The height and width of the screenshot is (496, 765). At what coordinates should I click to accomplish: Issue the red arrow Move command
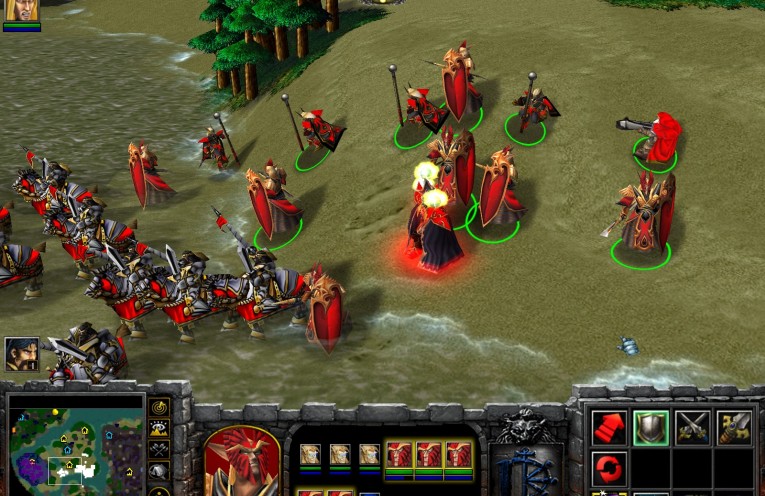pyautogui.click(x=609, y=428)
